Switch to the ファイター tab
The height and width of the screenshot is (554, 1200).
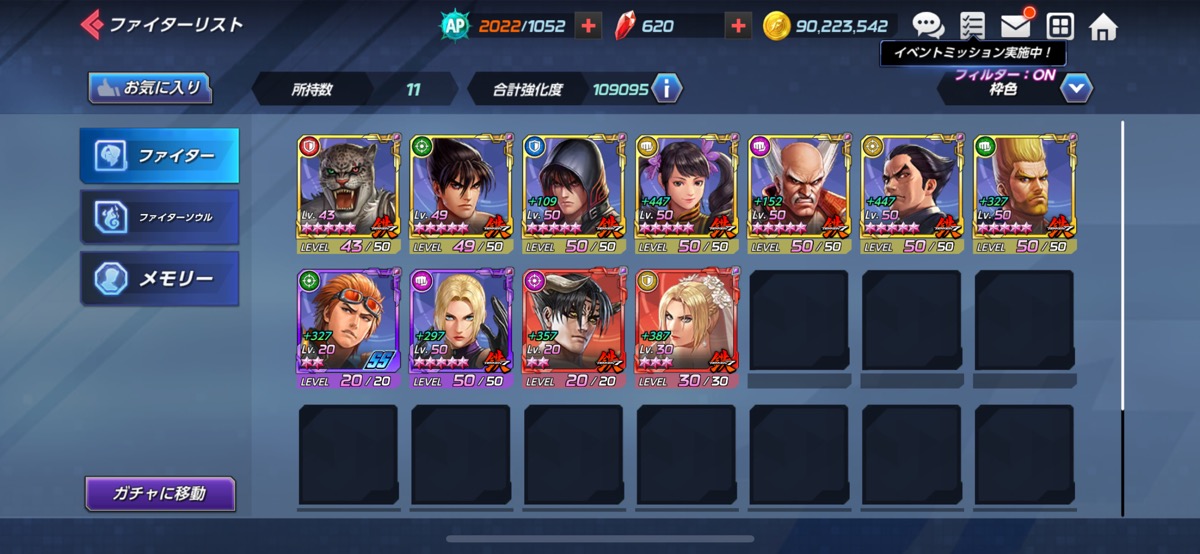160,156
